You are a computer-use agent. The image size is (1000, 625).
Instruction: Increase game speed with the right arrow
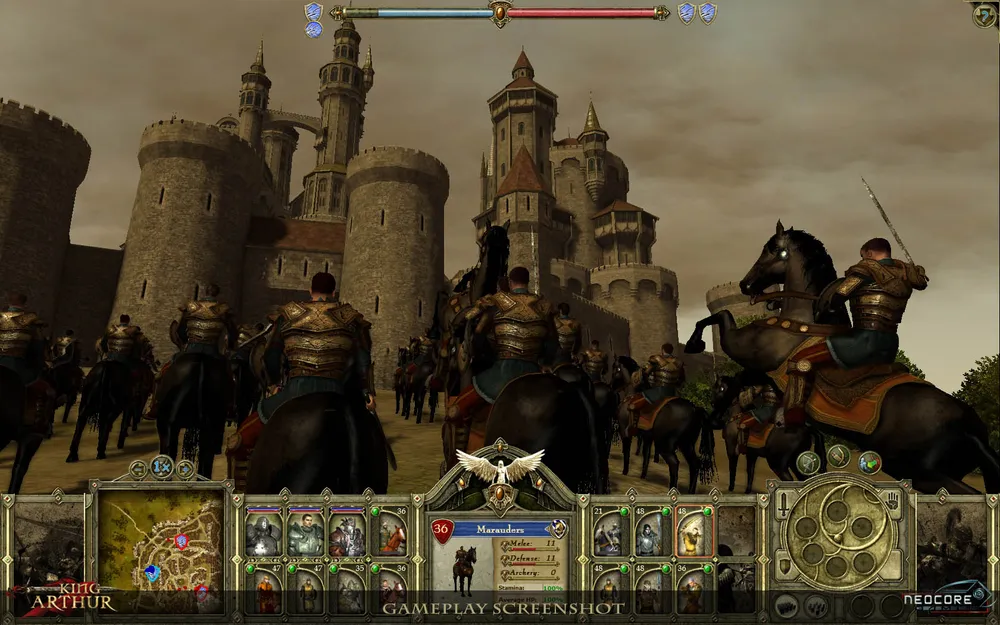(185, 467)
